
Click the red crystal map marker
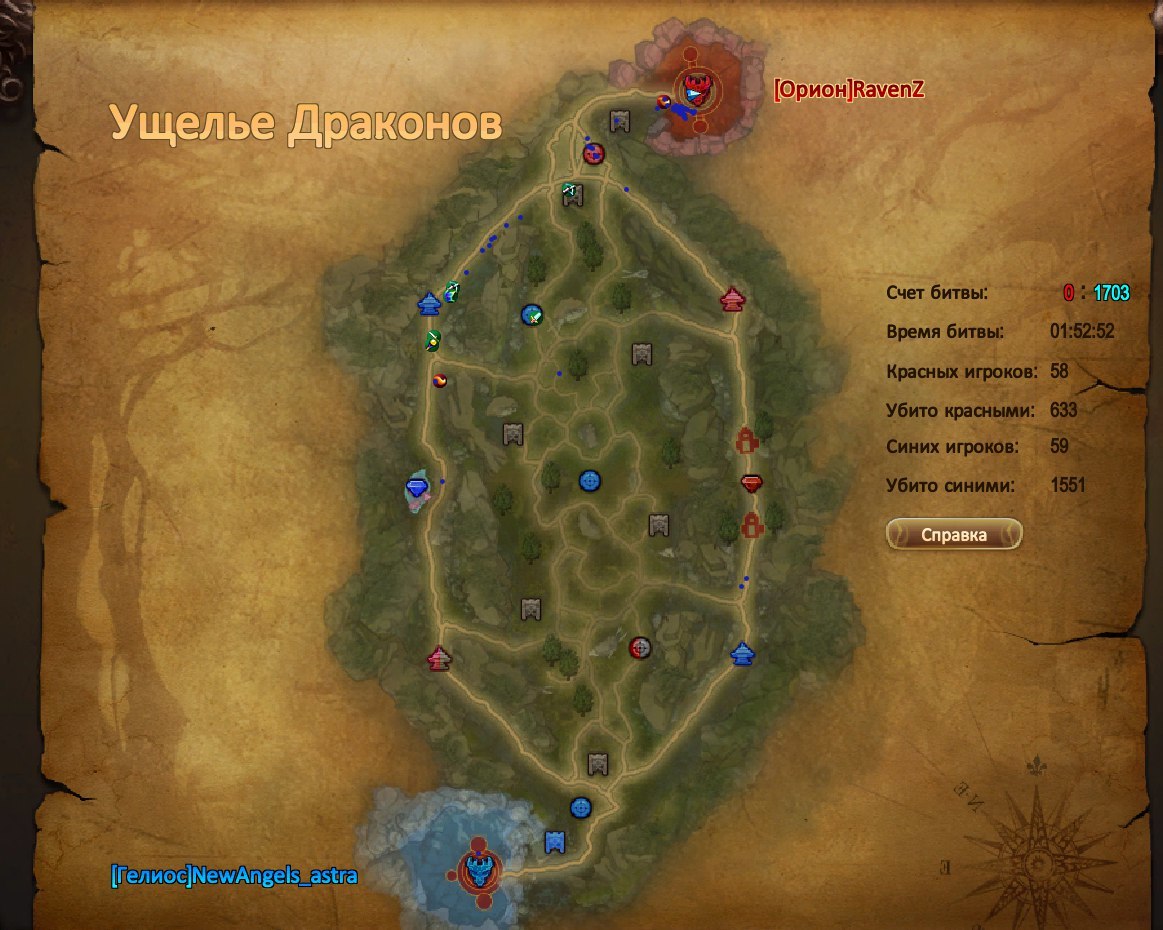753,484
